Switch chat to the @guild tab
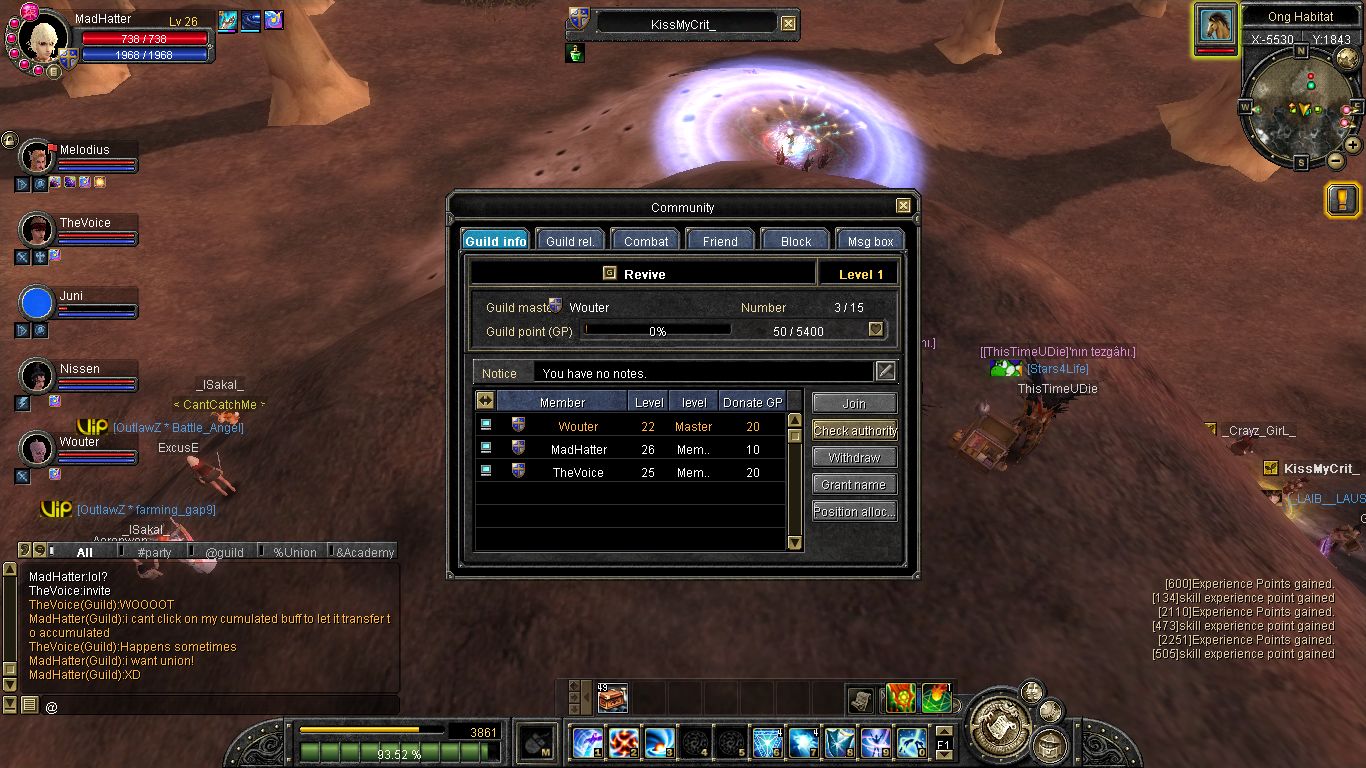Screen dimensions: 1366x768 (x=224, y=552)
